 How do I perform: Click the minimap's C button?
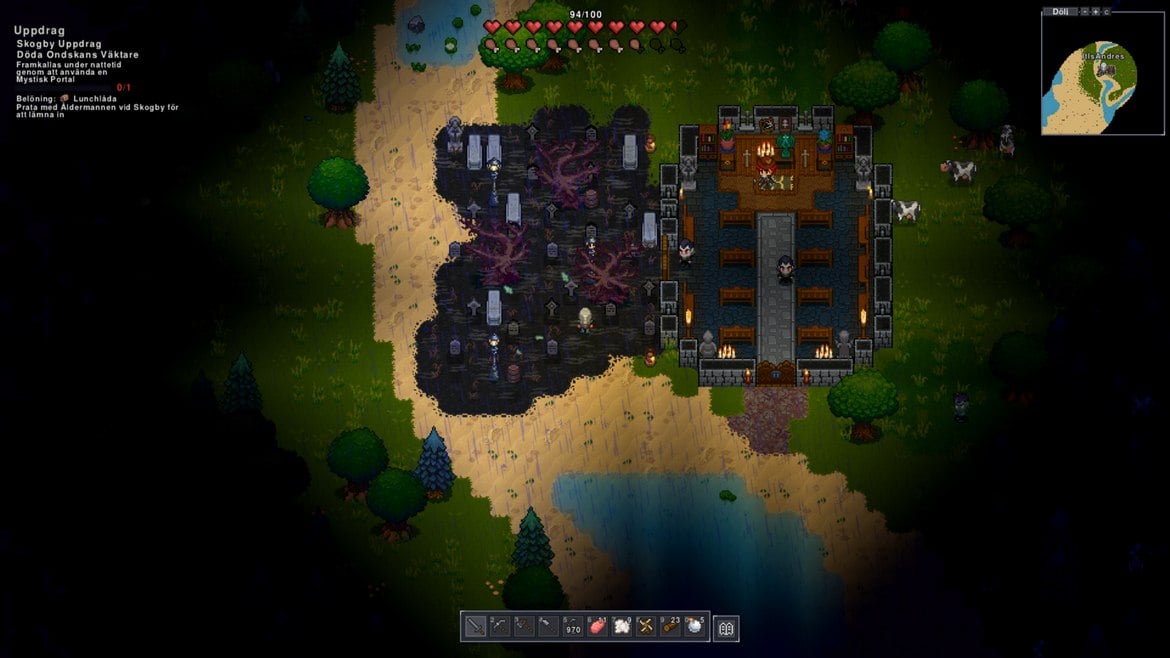pos(1106,11)
